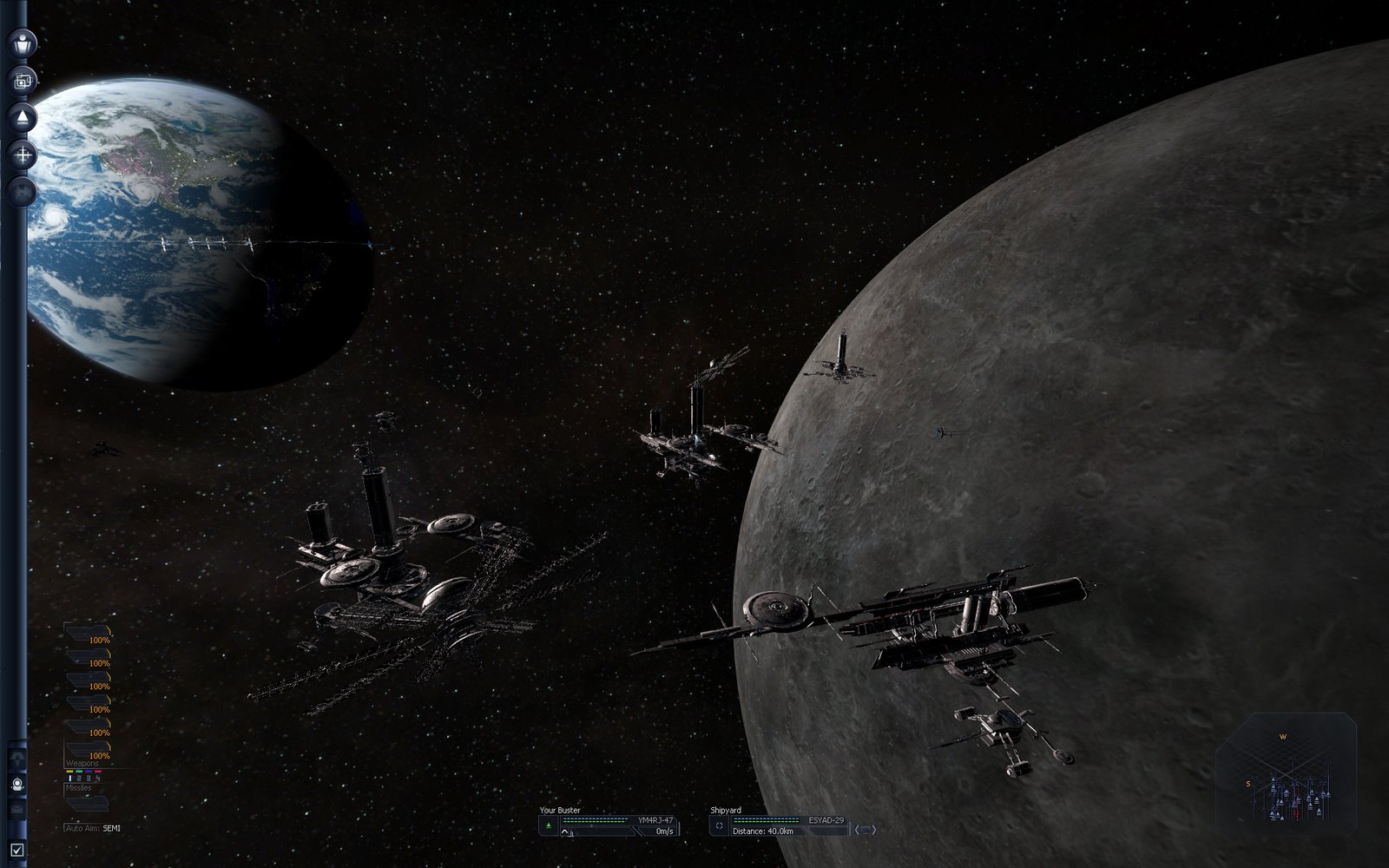
Task: Open the envelope messages icon
Action: click(16, 809)
